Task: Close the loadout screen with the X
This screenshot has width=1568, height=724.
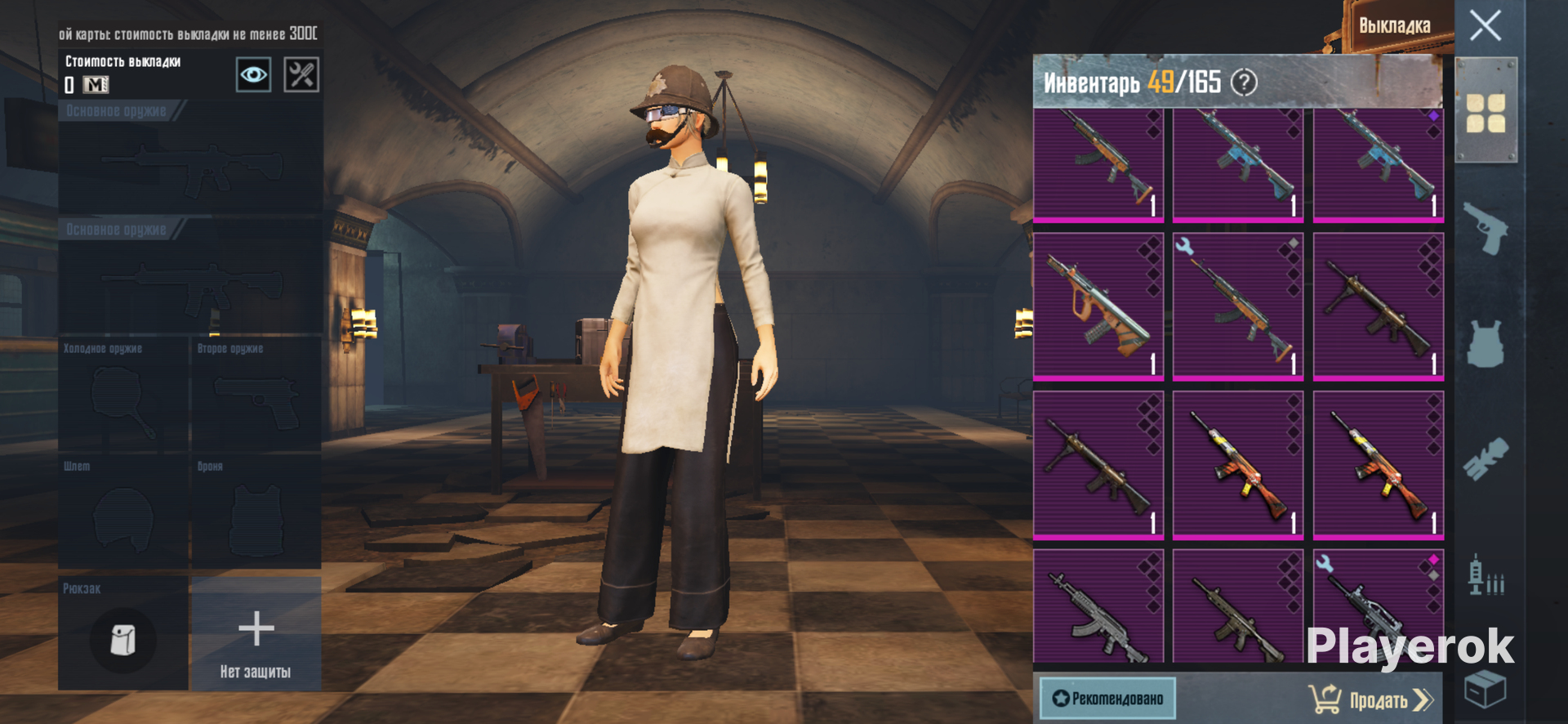Action: [1485, 25]
